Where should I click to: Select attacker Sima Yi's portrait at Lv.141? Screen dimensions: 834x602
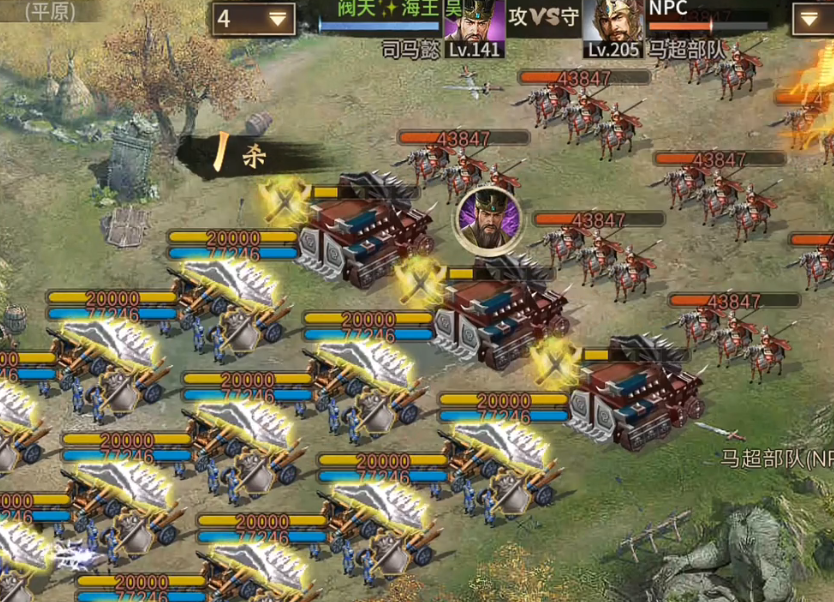(474, 22)
